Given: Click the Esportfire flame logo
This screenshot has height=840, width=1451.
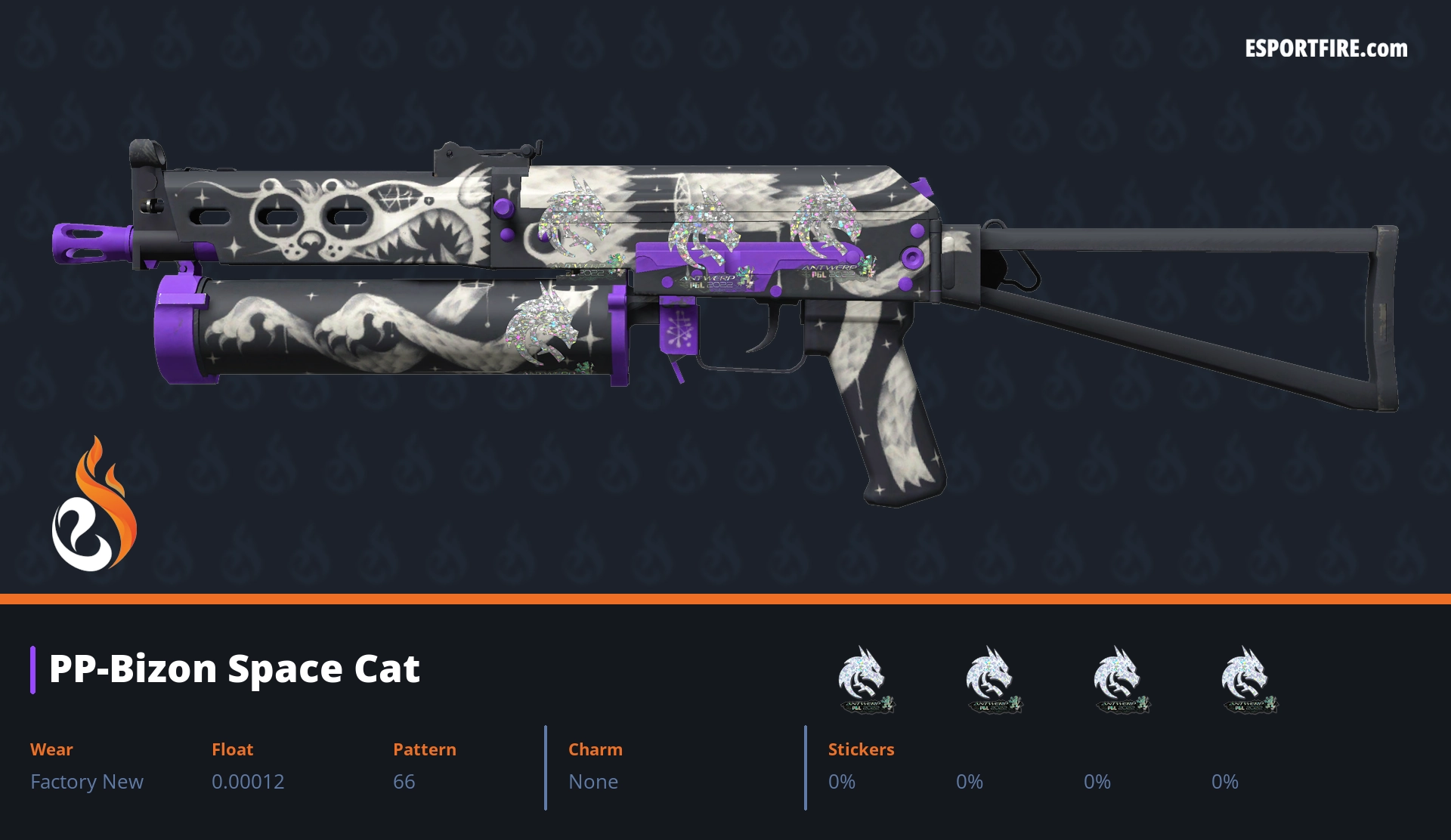Looking at the screenshot, I should (x=94, y=505).
